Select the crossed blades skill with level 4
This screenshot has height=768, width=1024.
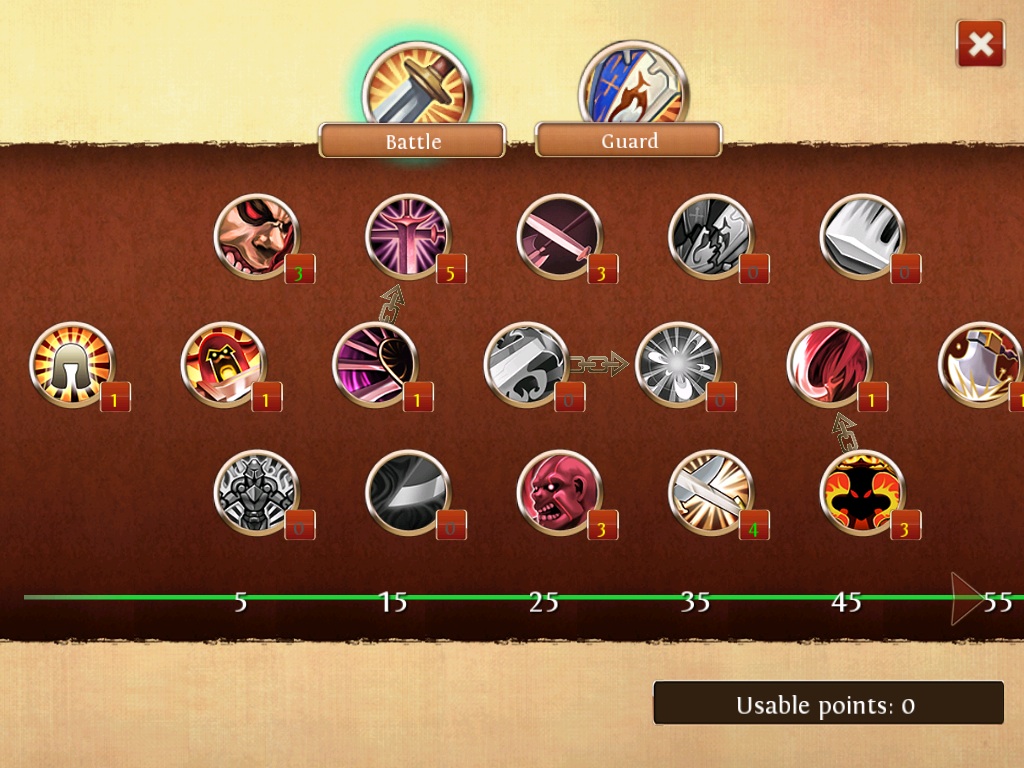[710, 492]
